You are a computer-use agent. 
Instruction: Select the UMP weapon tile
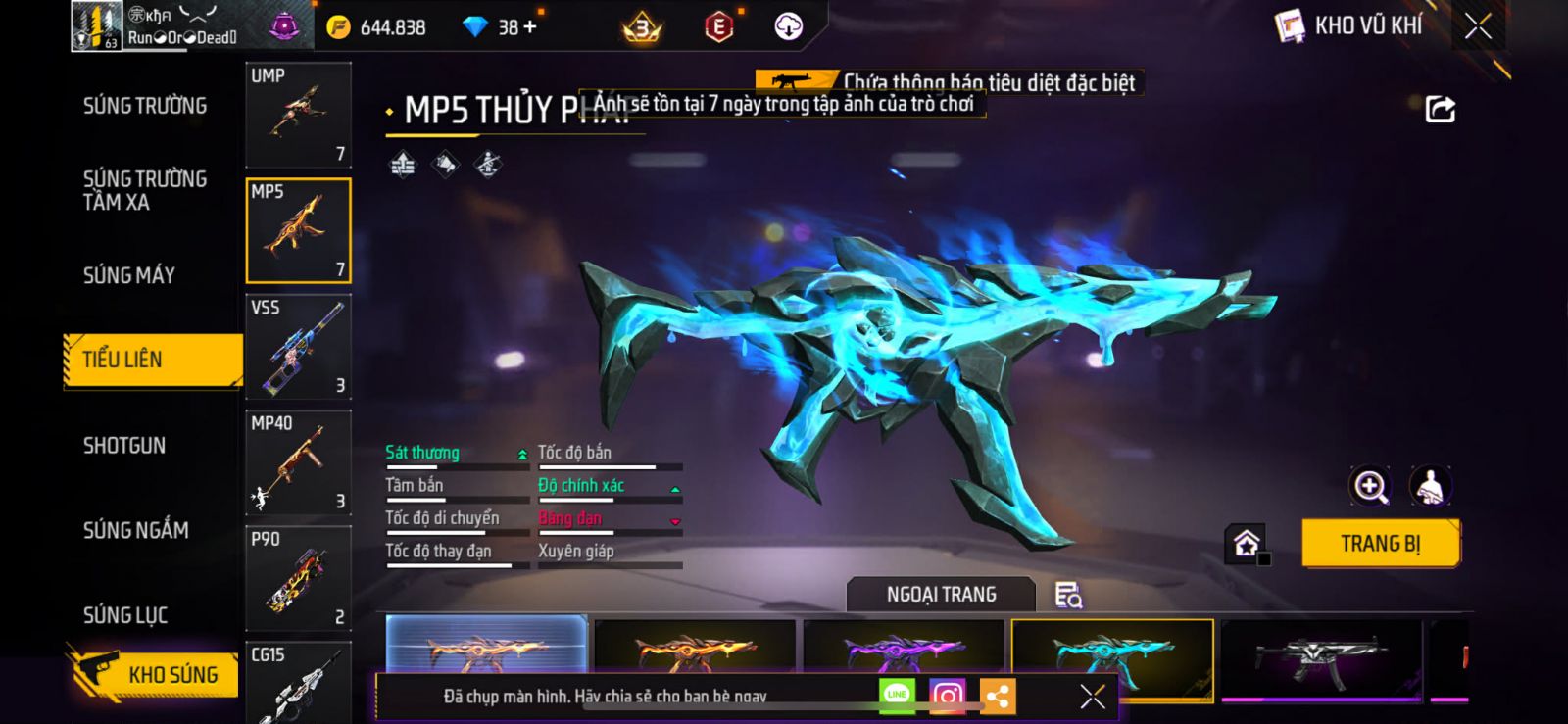[298, 115]
